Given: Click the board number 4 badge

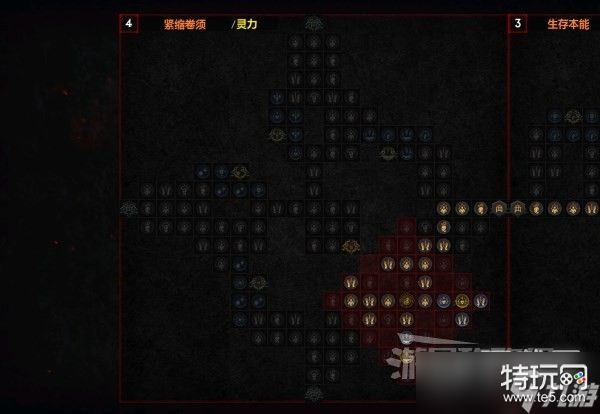Looking at the screenshot, I should point(128,23).
